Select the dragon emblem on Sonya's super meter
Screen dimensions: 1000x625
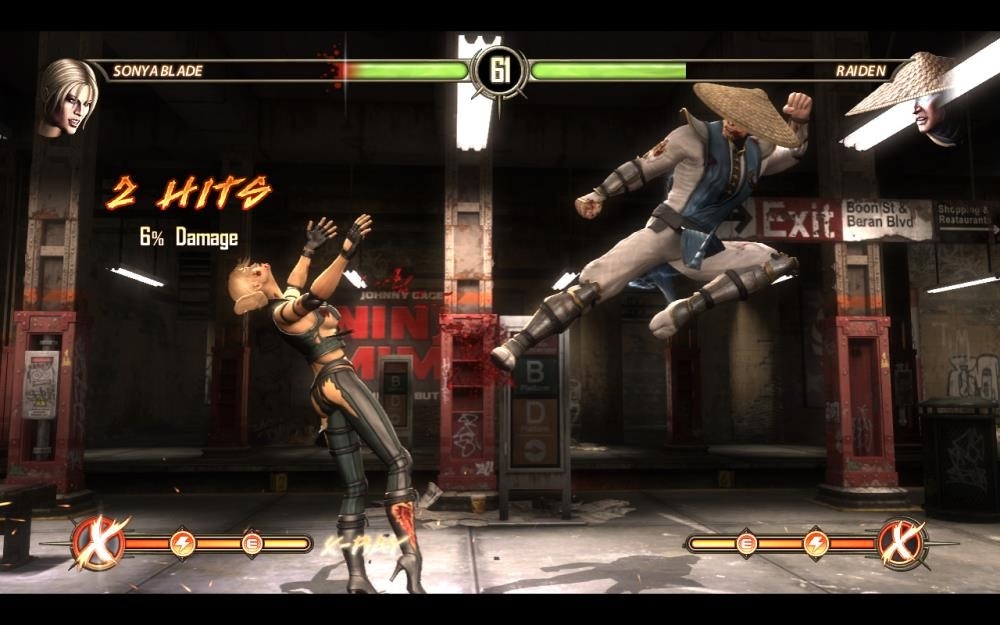[98, 543]
